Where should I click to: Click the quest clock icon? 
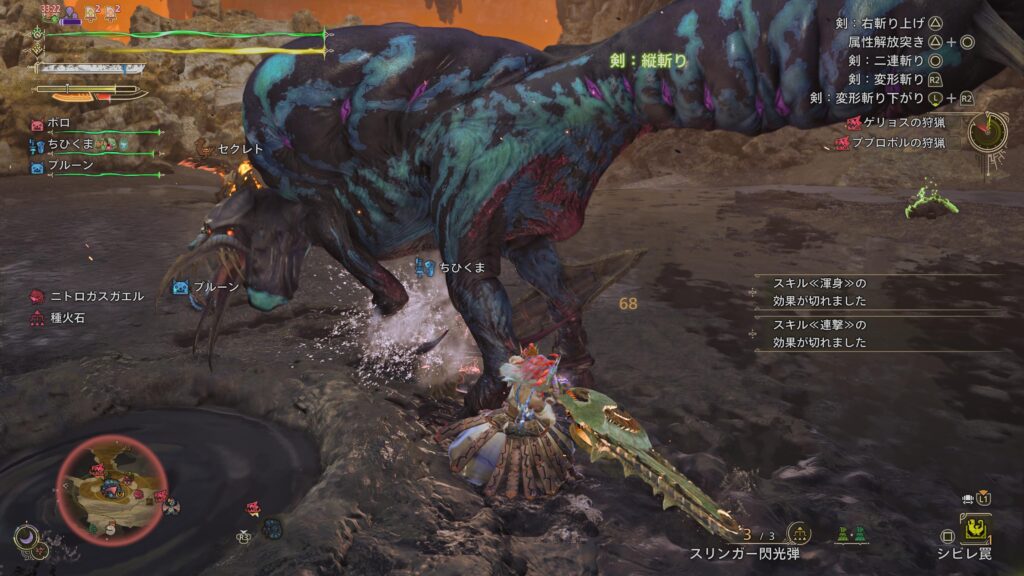(987, 130)
